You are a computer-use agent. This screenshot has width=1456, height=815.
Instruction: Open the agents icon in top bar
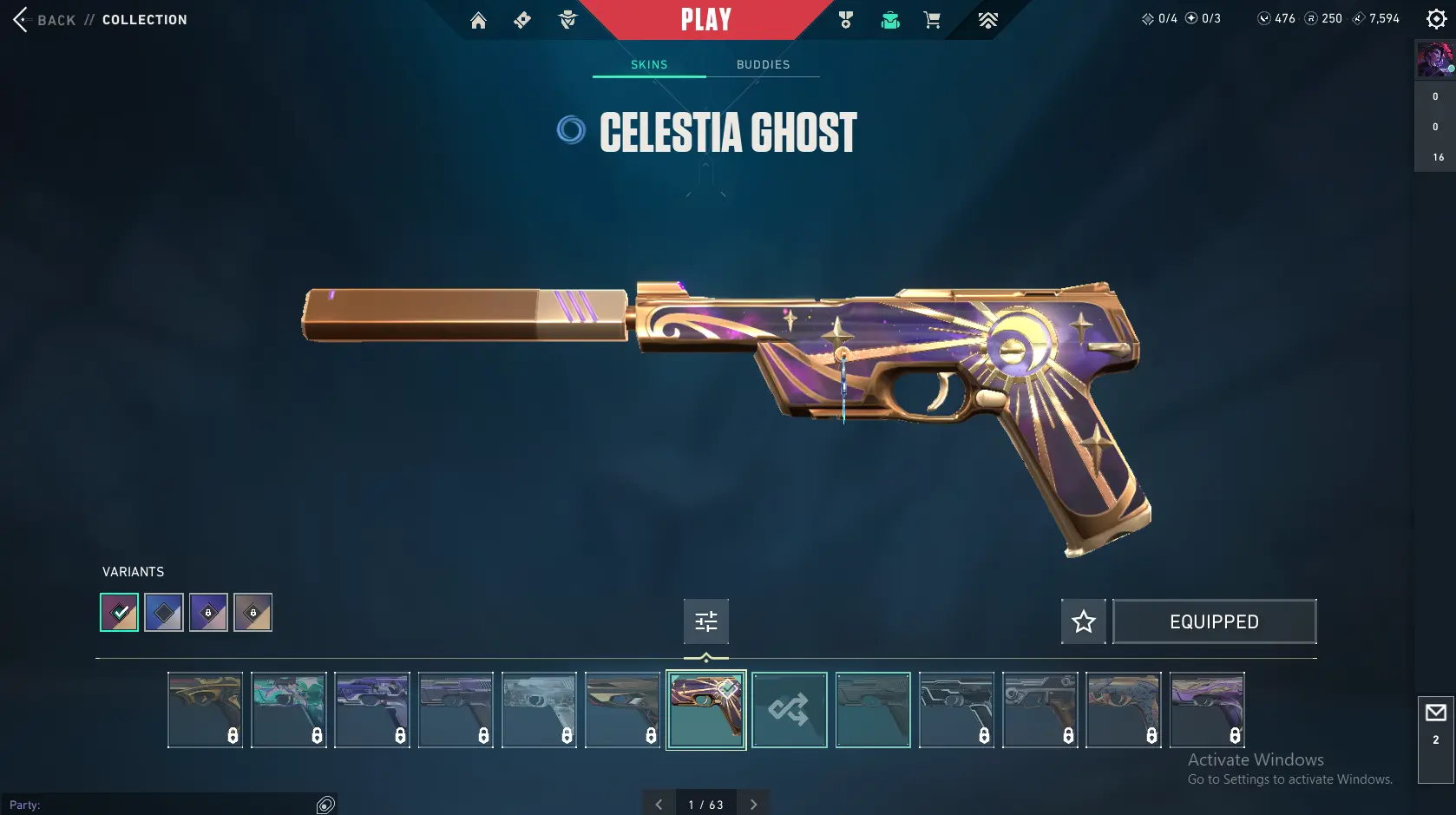click(567, 20)
